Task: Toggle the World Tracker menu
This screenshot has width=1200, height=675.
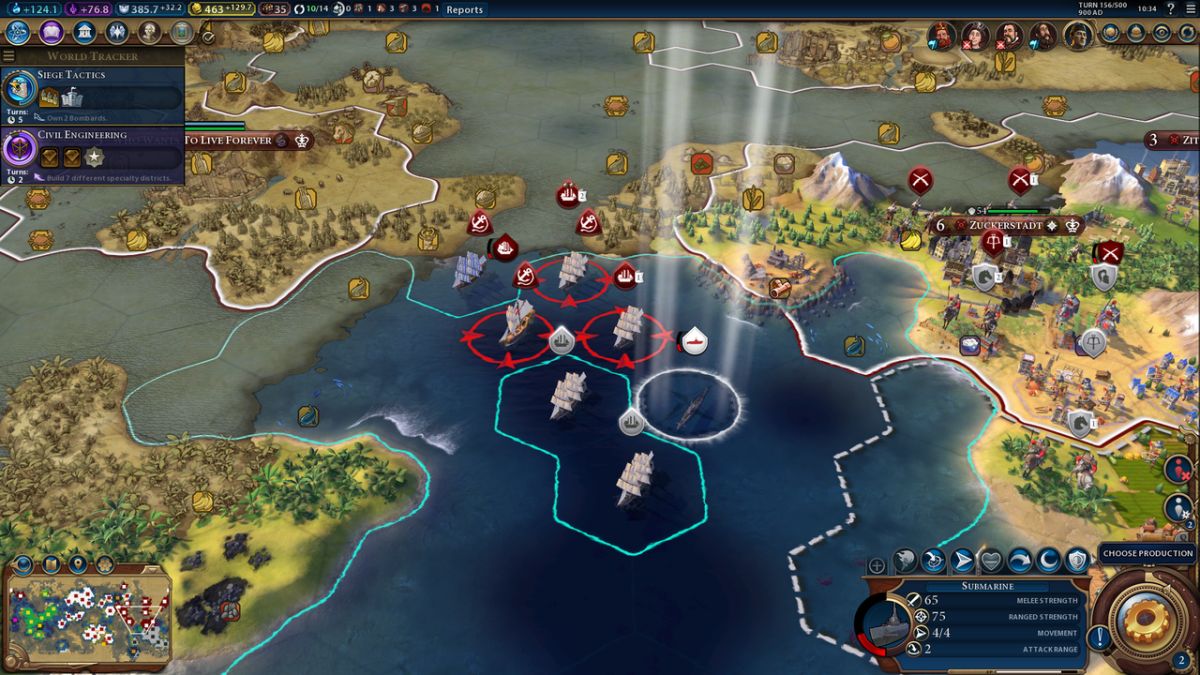Action: click(9, 56)
